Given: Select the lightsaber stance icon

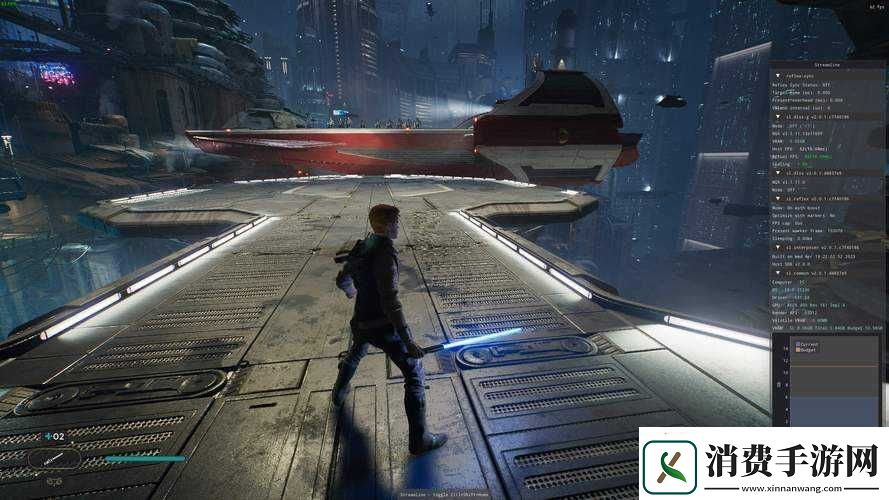Looking at the screenshot, I should tap(54, 459).
